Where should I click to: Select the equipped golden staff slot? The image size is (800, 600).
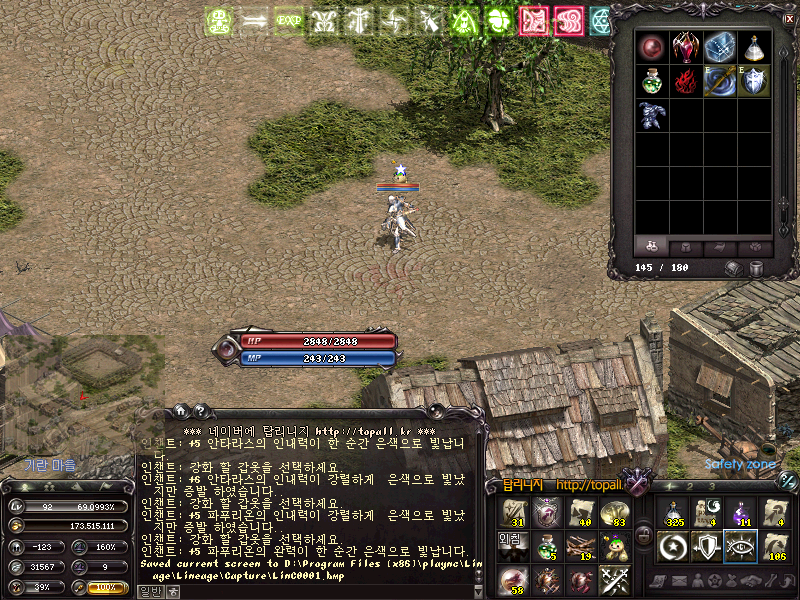click(x=720, y=81)
